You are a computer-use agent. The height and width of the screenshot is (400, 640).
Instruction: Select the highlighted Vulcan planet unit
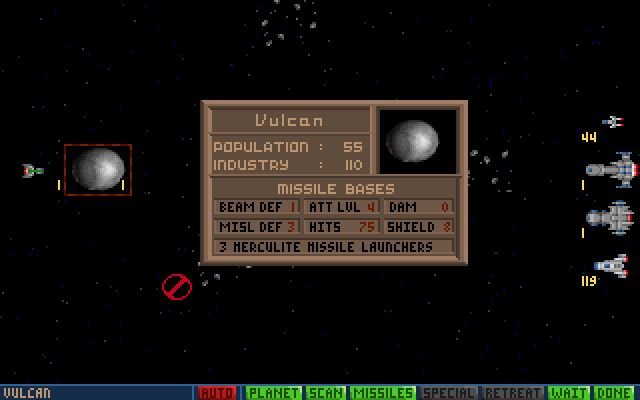pos(97,169)
